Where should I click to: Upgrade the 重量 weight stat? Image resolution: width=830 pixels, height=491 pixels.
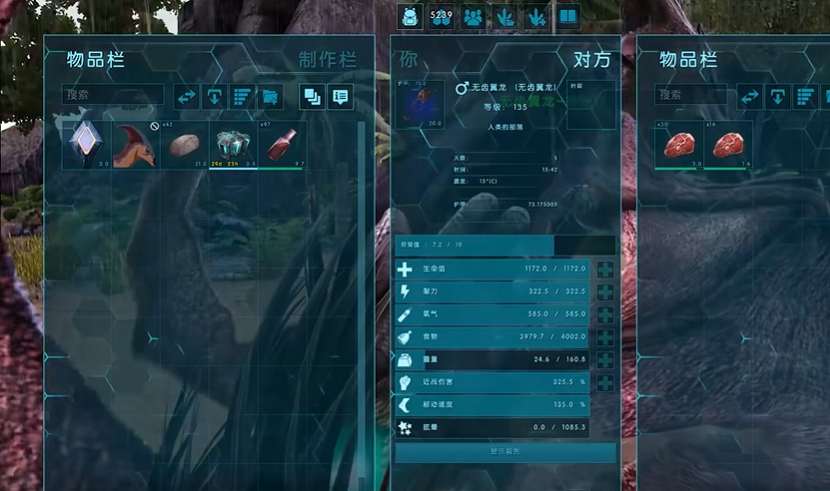[x=605, y=360]
